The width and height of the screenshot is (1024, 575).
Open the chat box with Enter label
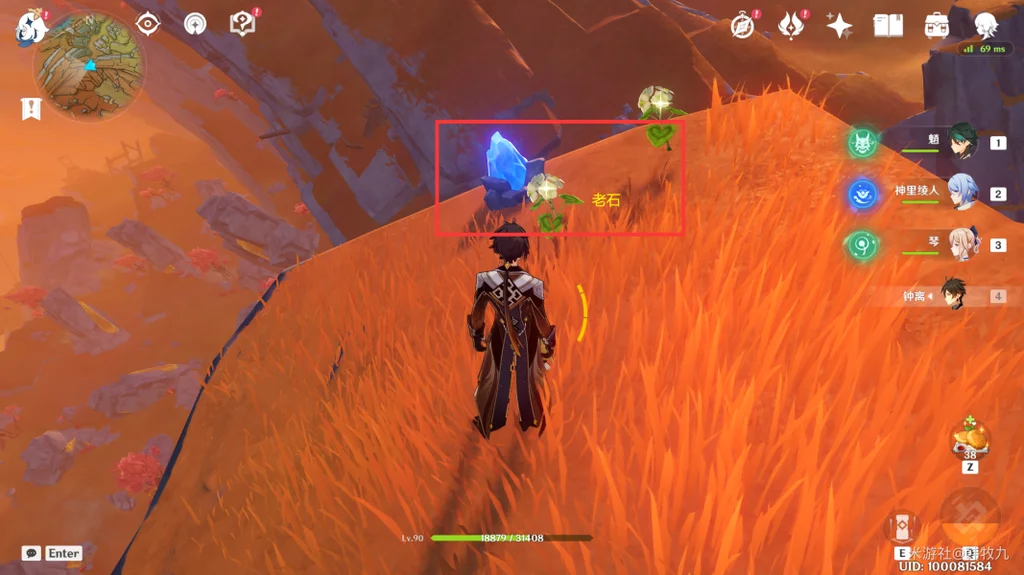(x=52, y=553)
